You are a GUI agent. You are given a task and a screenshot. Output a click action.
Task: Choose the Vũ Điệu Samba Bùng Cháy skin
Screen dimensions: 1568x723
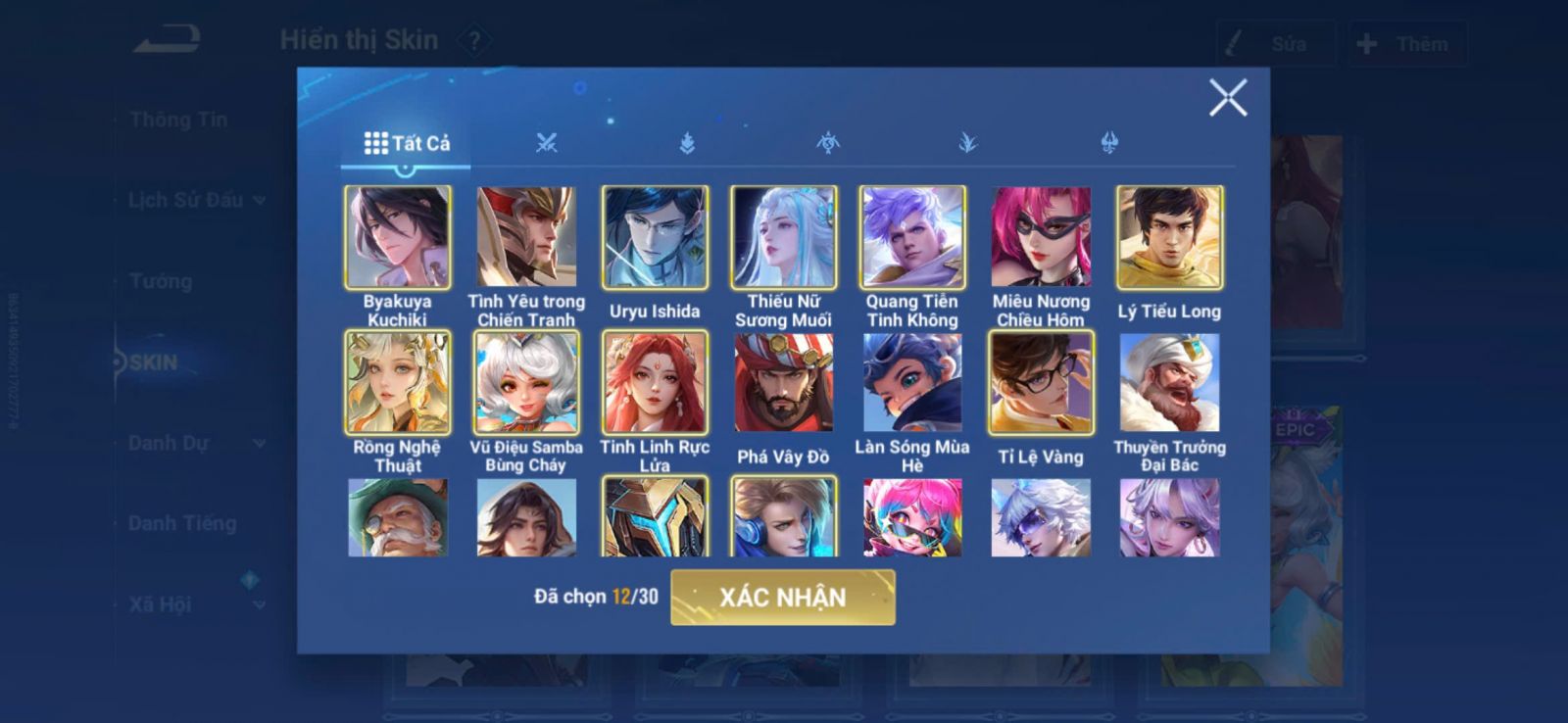[526, 382]
